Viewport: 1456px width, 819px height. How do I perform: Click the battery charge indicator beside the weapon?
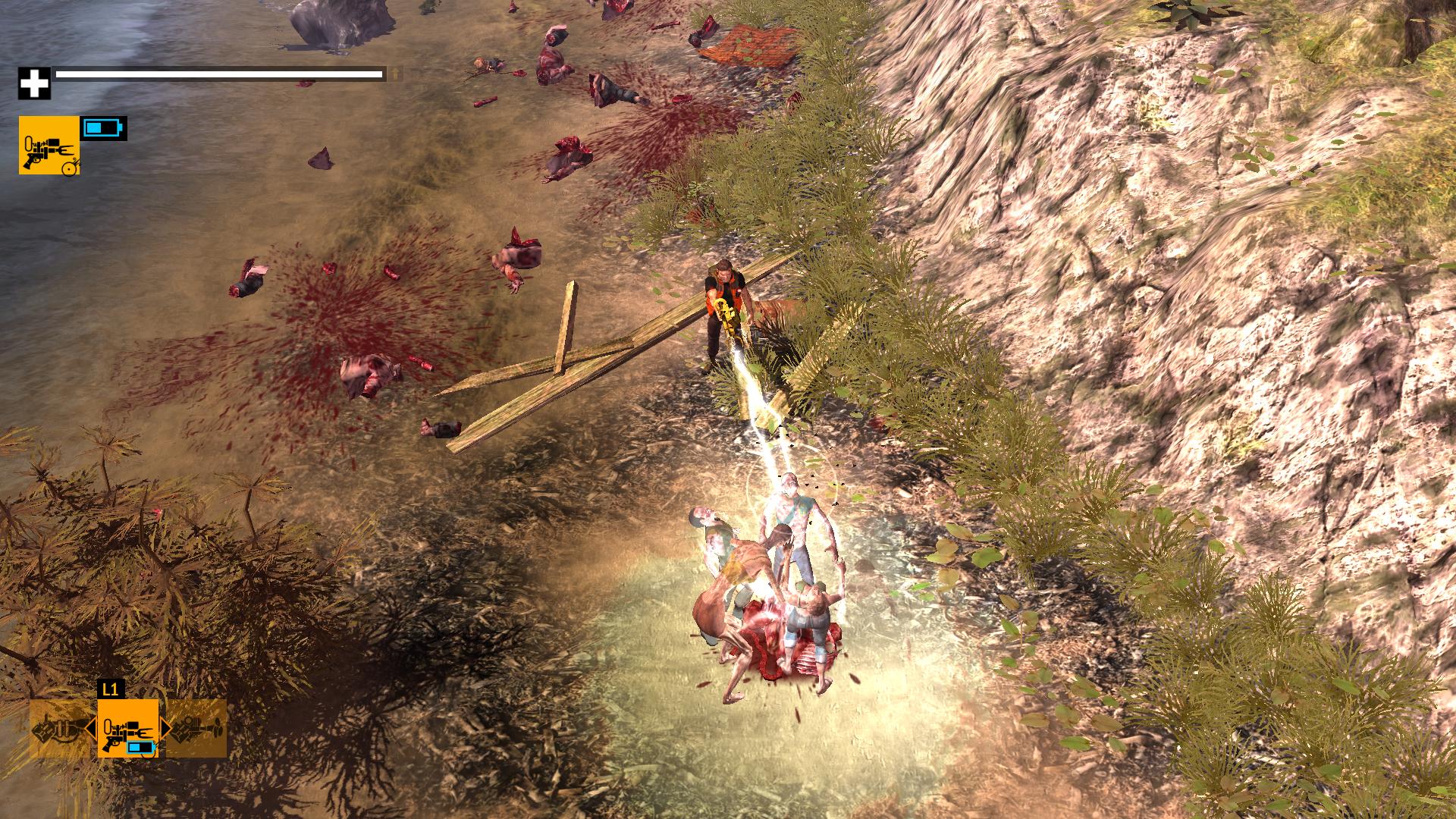pyautogui.click(x=104, y=127)
